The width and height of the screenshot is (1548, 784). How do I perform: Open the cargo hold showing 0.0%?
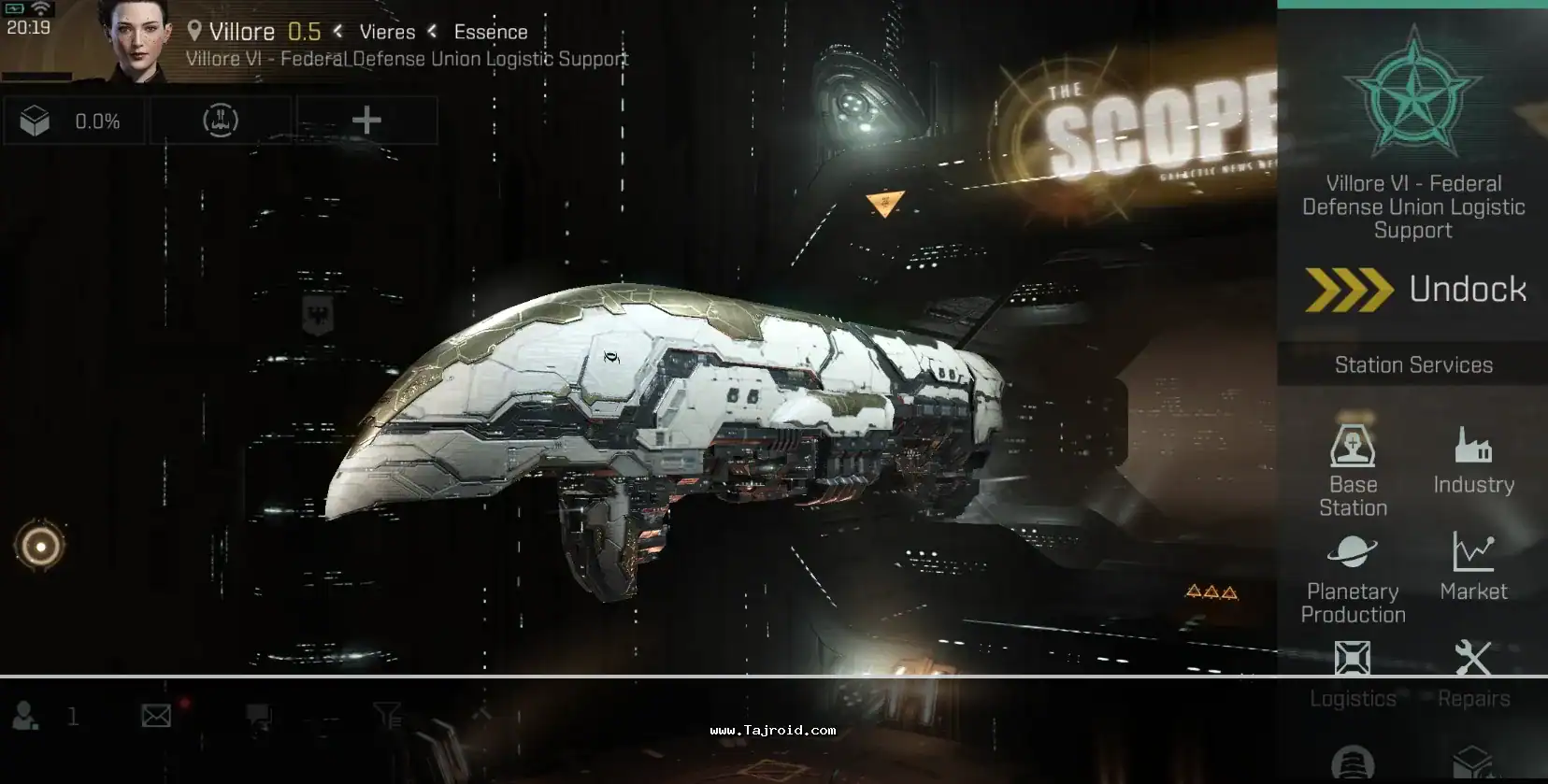pyautogui.click(x=73, y=121)
